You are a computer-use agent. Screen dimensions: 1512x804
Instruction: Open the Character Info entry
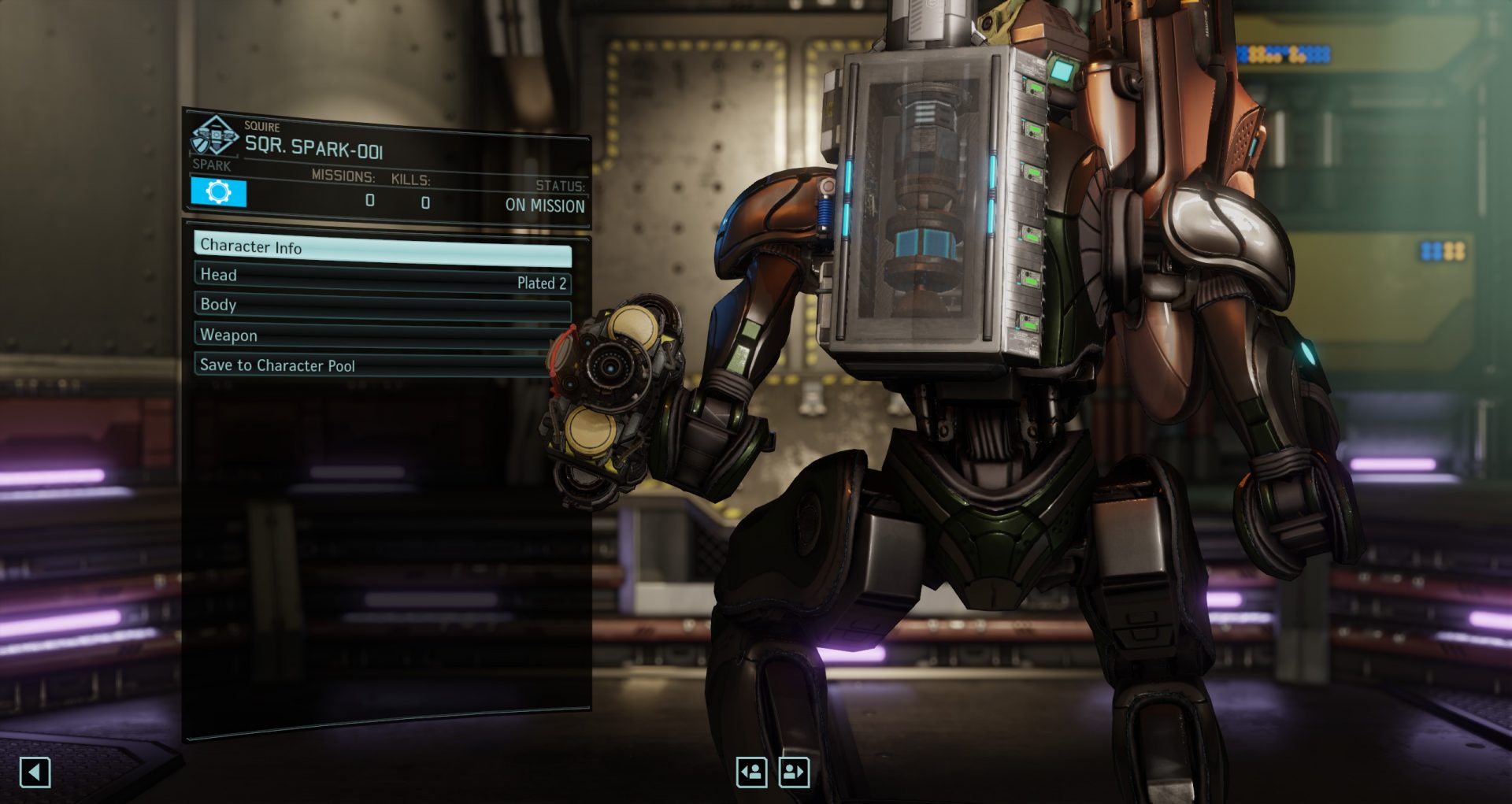[382, 248]
